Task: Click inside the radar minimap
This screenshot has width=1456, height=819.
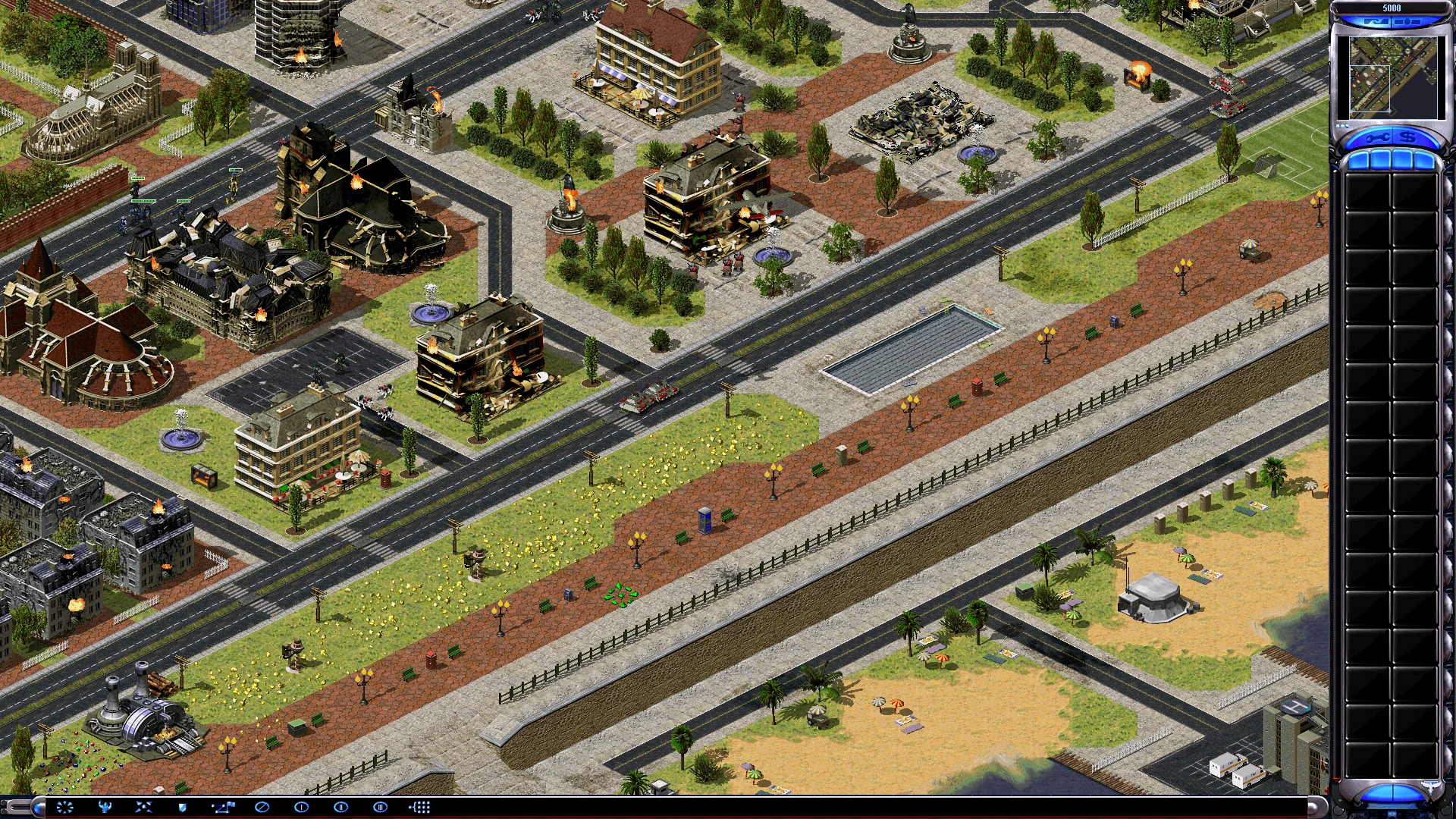Action: [x=1393, y=77]
